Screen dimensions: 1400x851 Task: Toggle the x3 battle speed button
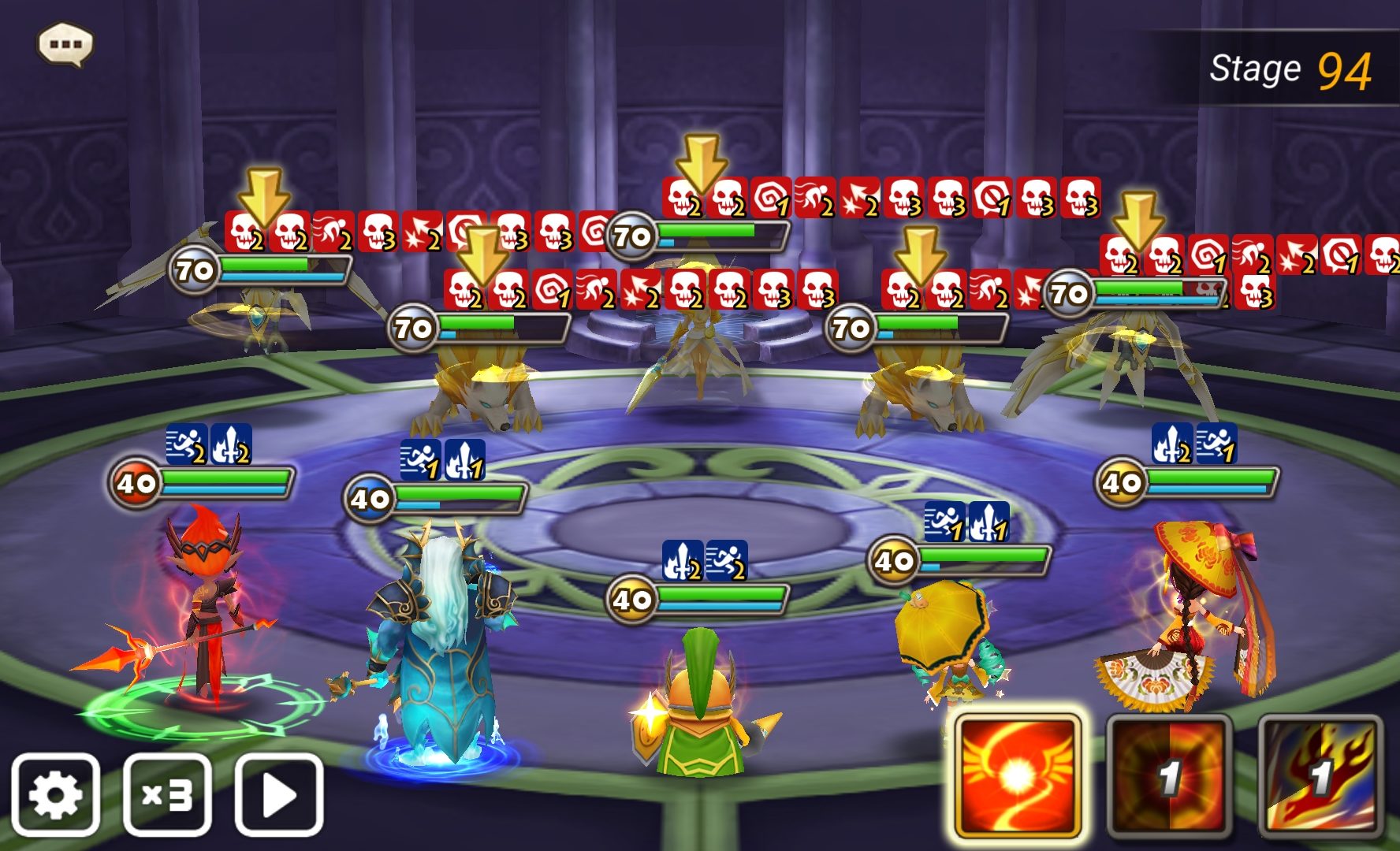point(167,794)
